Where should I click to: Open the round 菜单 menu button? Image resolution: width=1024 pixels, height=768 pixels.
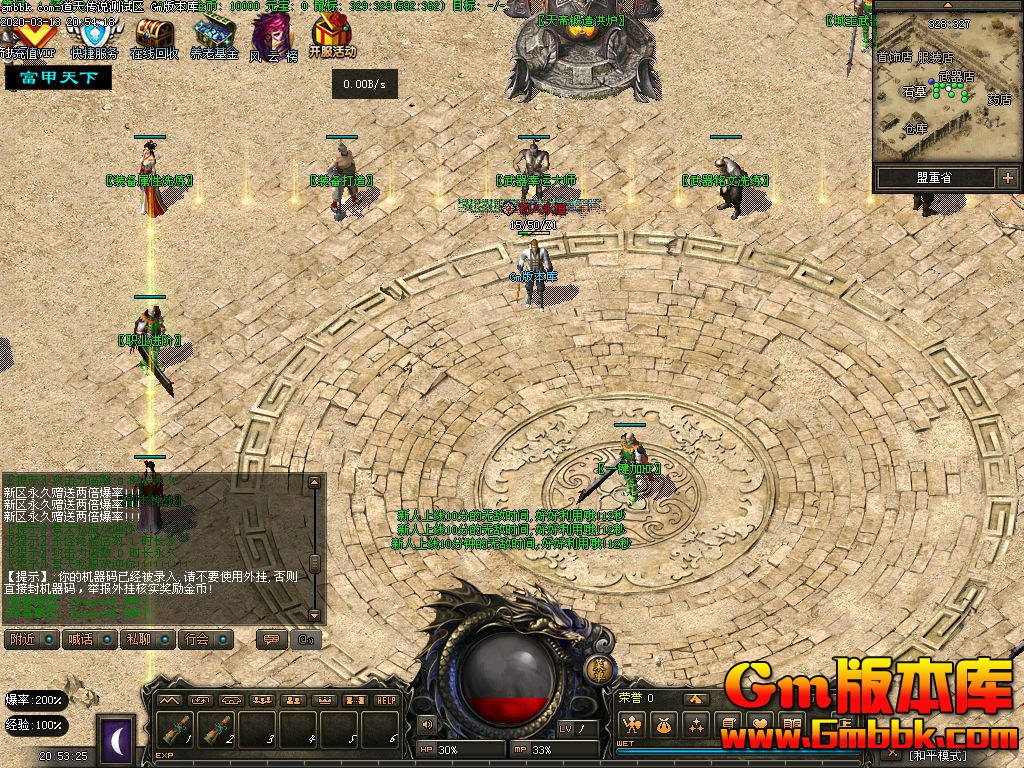601,669
